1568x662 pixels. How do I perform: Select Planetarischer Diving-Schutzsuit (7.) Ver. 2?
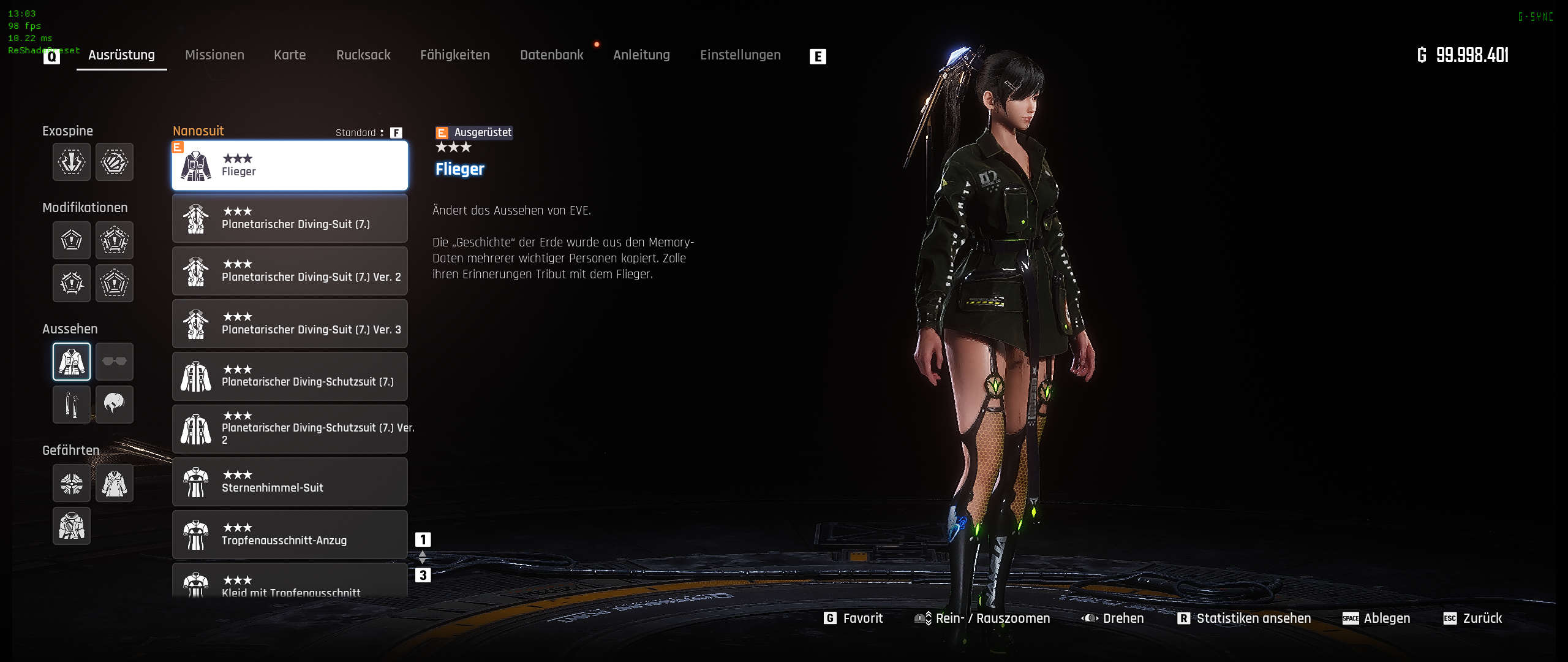click(x=290, y=429)
